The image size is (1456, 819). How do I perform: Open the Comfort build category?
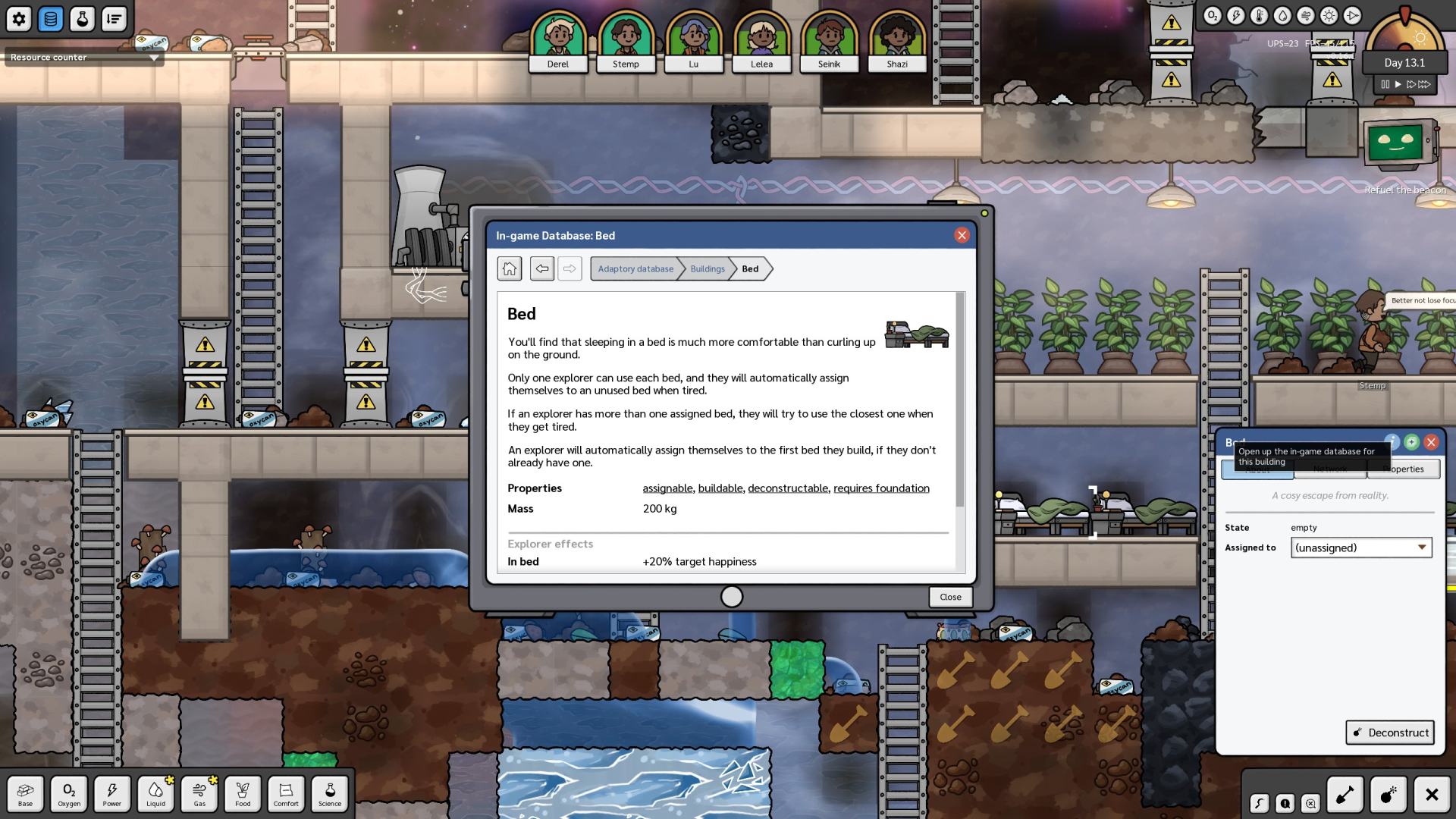point(286,793)
